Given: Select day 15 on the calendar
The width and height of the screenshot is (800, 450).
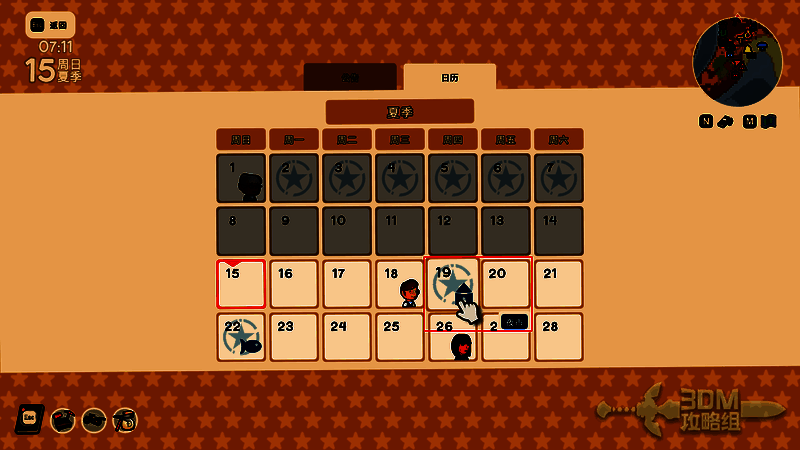Looking at the screenshot, I should (241, 284).
